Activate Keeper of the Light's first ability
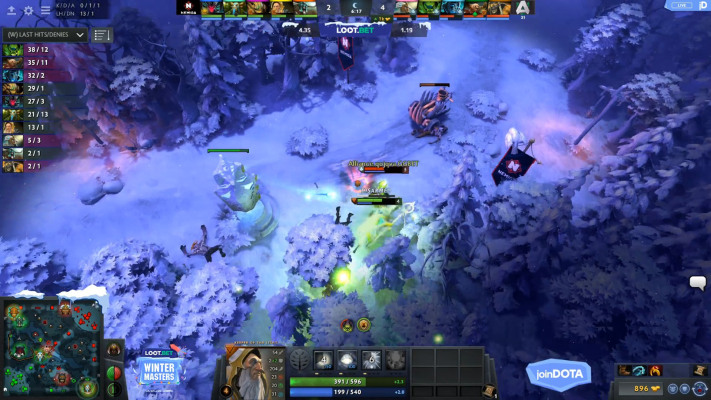 (x=324, y=360)
